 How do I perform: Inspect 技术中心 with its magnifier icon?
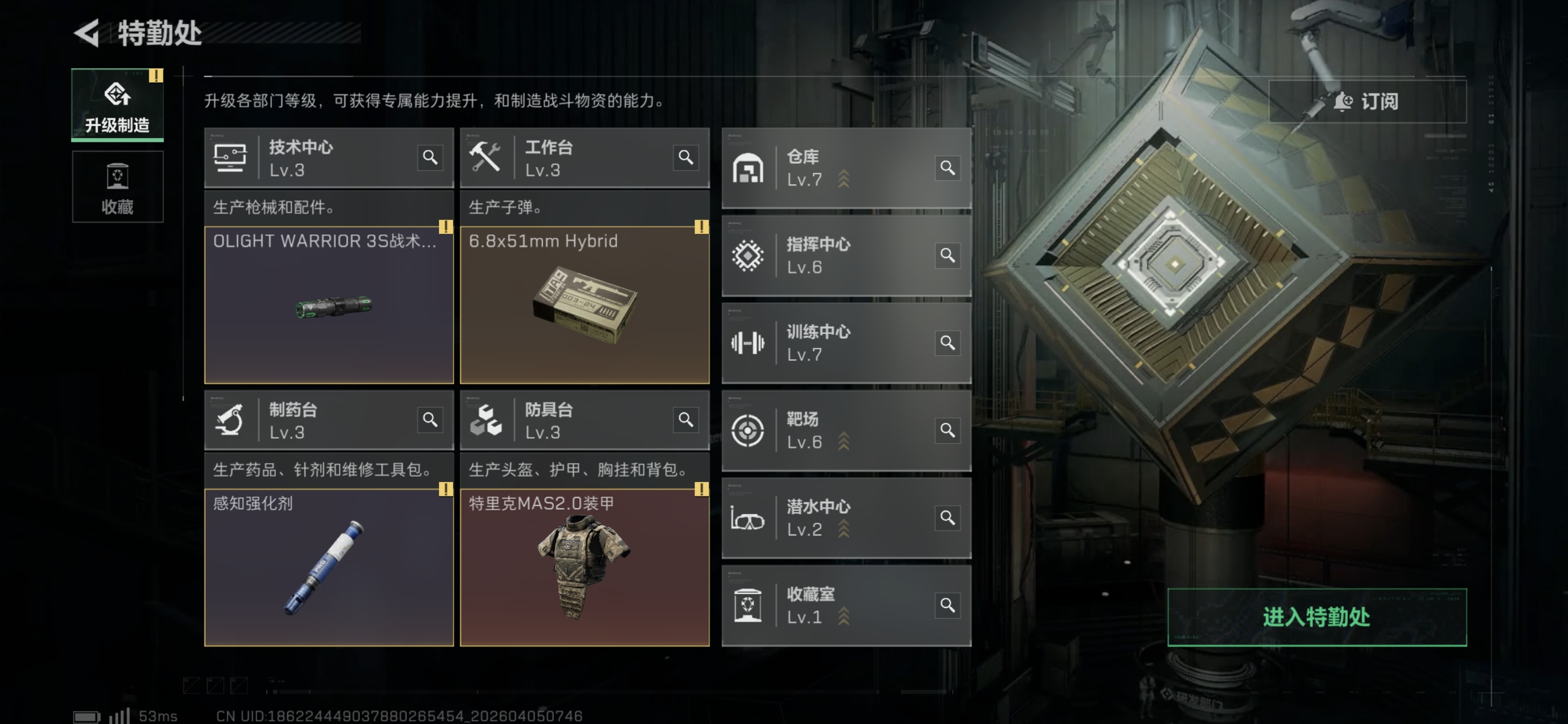click(430, 158)
